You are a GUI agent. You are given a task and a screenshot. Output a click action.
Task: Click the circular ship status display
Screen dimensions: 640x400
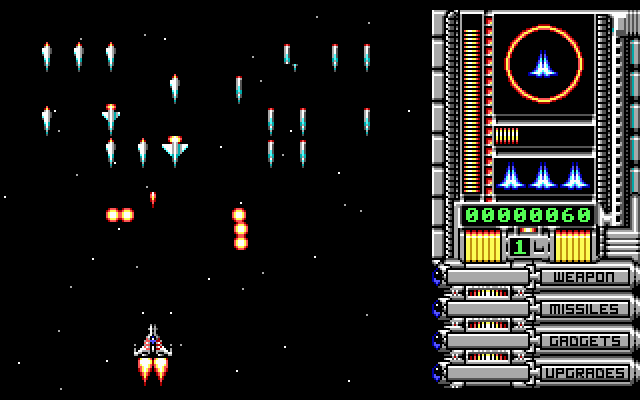click(x=543, y=66)
